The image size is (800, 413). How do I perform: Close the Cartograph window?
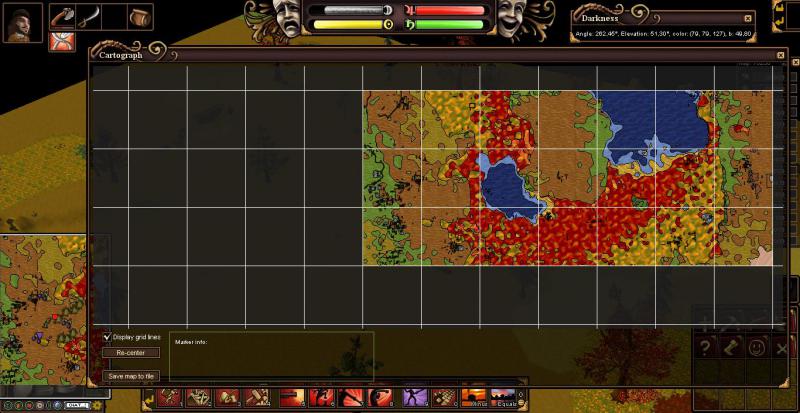(x=781, y=55)
